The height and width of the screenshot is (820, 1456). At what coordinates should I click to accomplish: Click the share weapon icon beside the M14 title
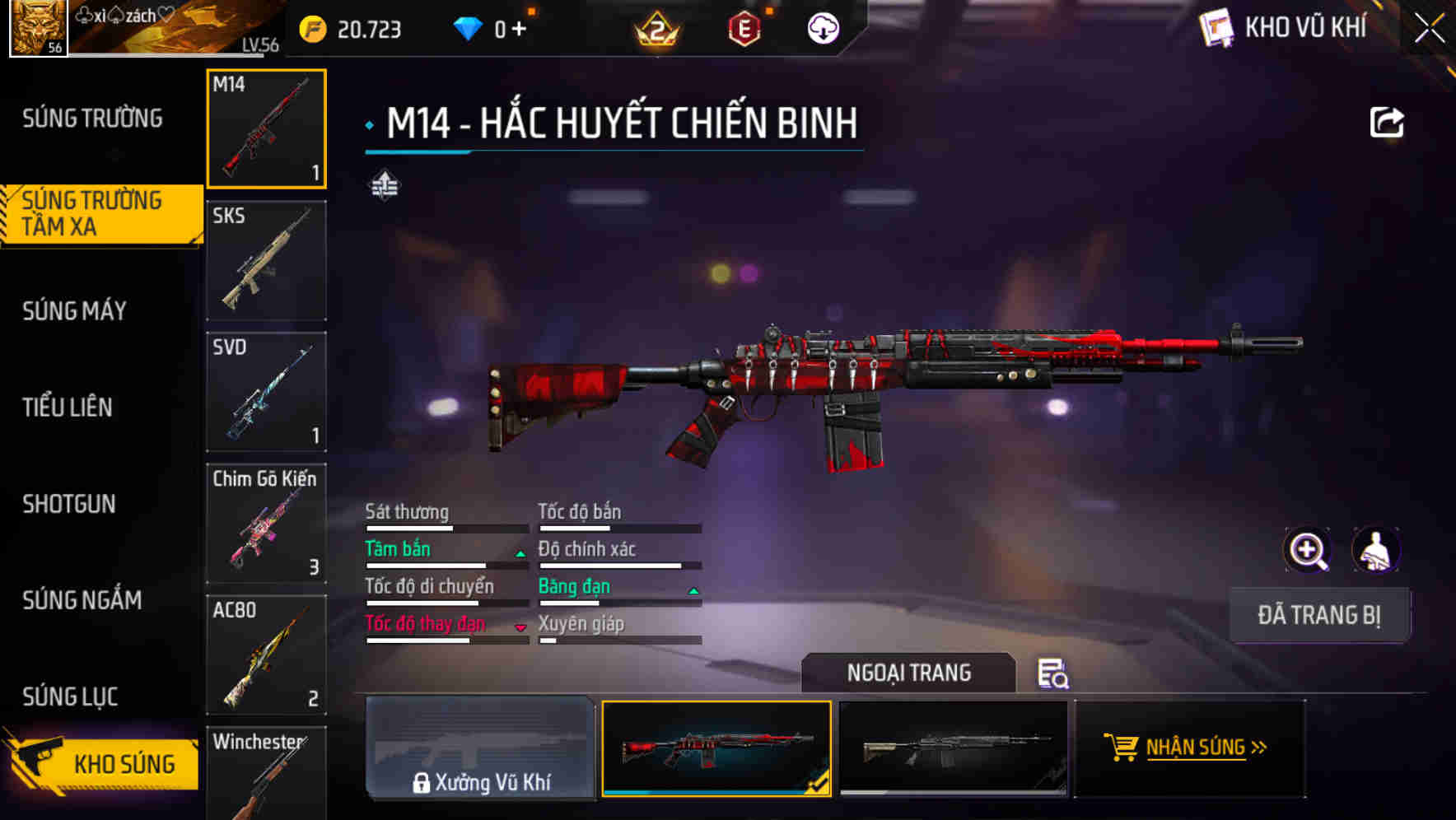pyautogui.click(x=1387, y=122)
